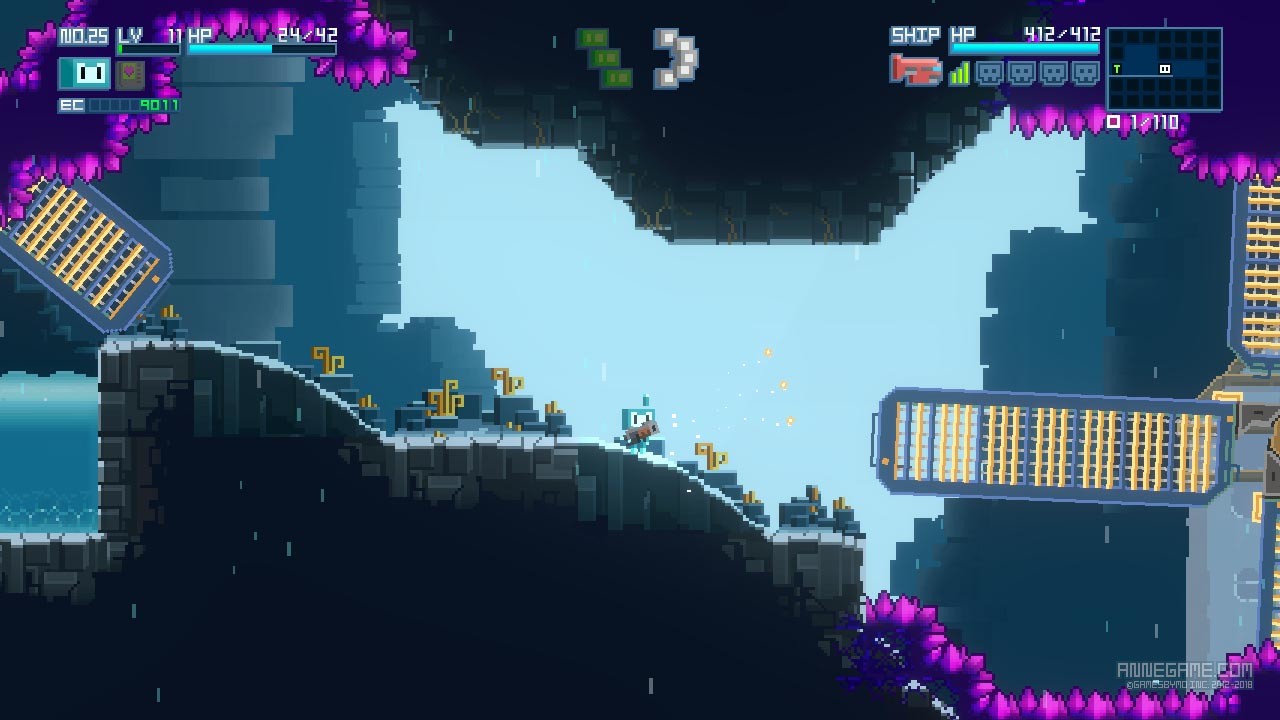The width and height of the screenshot is (1280, 720).
Task: Open the heart journal icon beside the portrait
Action: [x=131, y=74]
